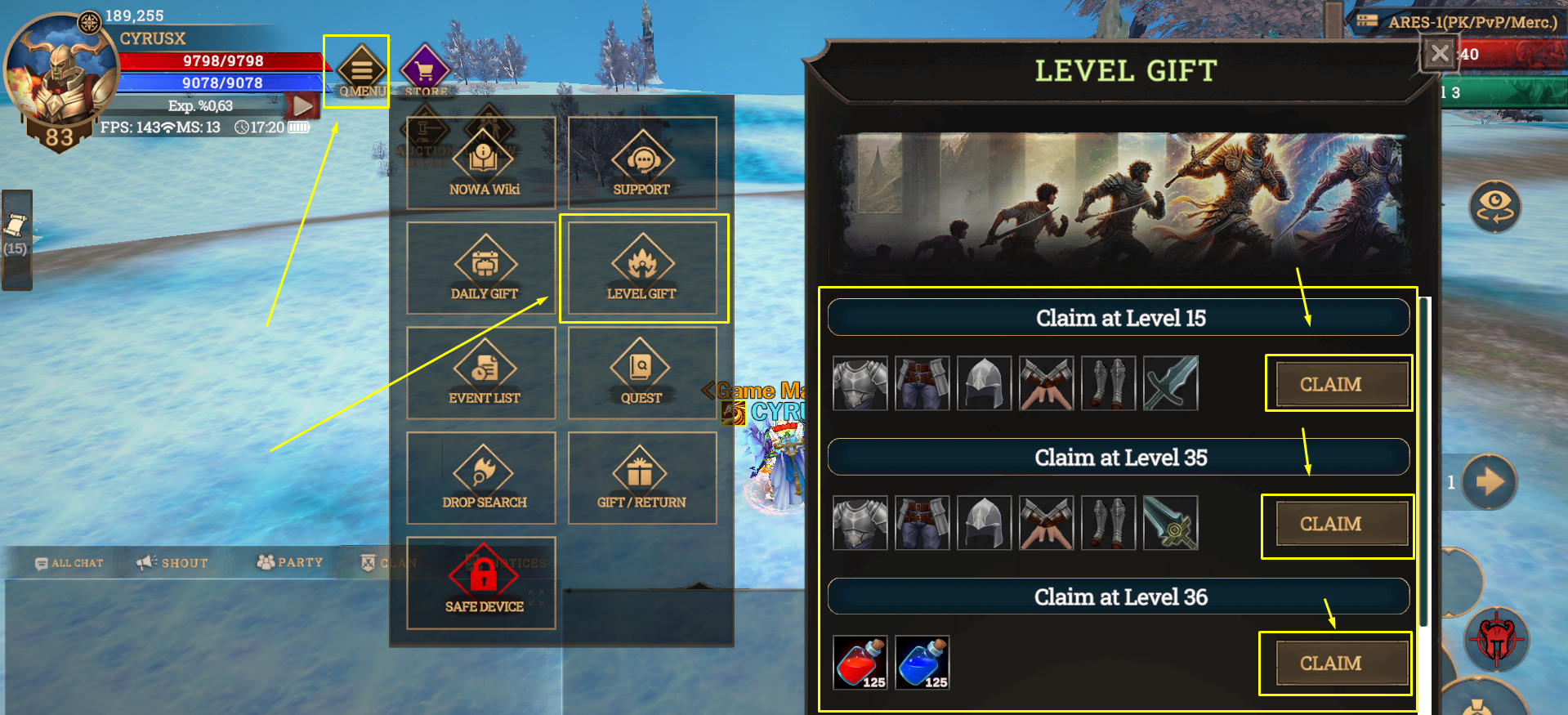This screenshot has height=715, width=1568.
Task: Select the blue potion reward icon
Action: point(922,663)
